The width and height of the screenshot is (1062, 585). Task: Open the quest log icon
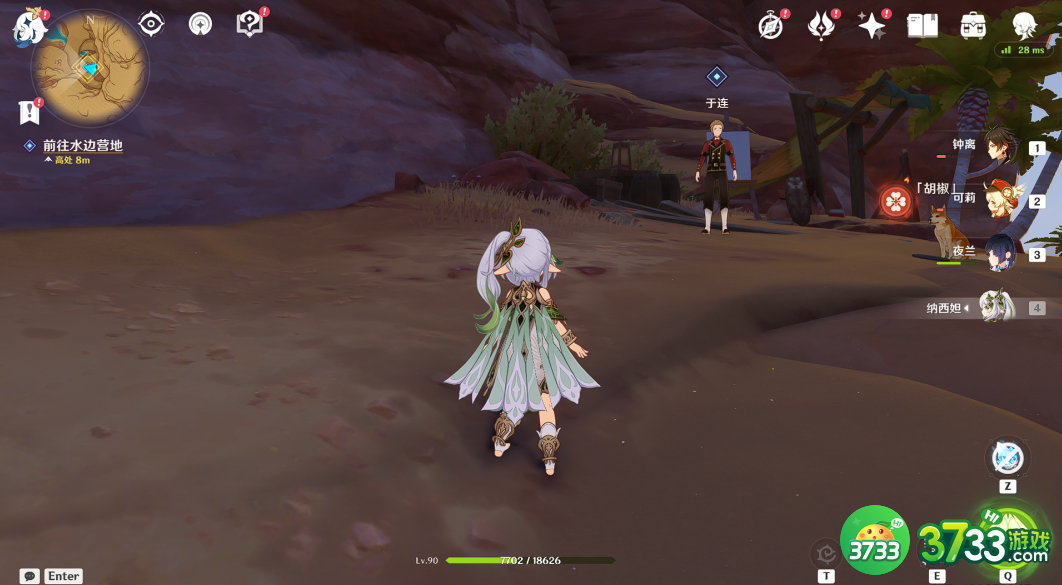point(28,112)
